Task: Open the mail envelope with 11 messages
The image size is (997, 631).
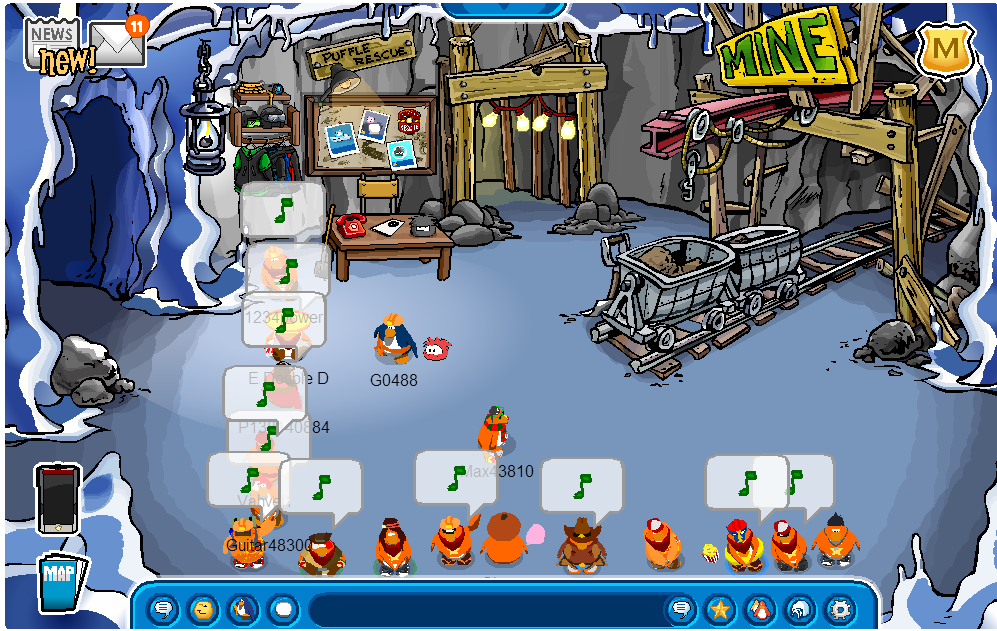Action: [119, 43]
